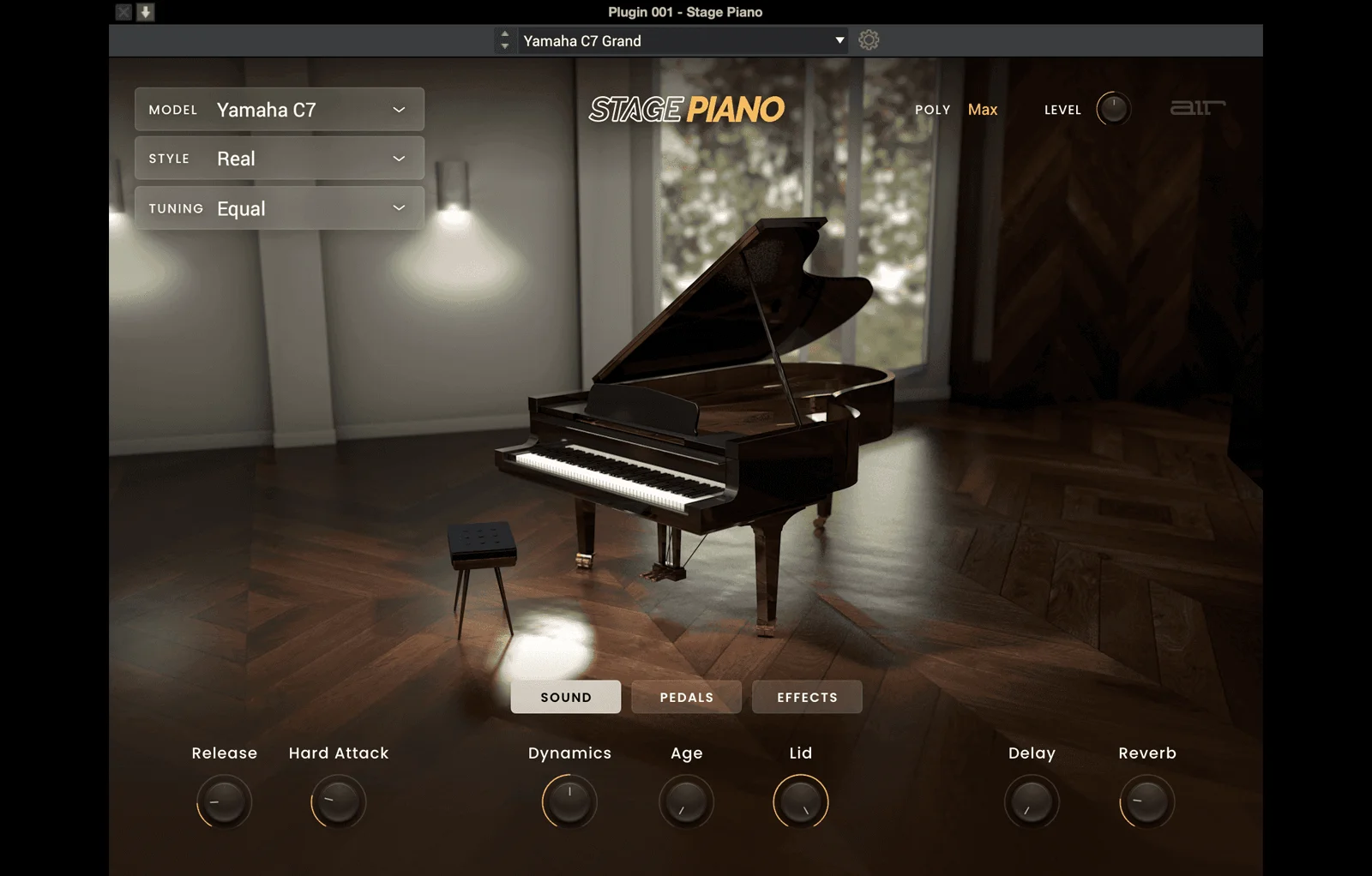Open the plugin settings gear icon
1372x876 pixels.
pos(869,39)
